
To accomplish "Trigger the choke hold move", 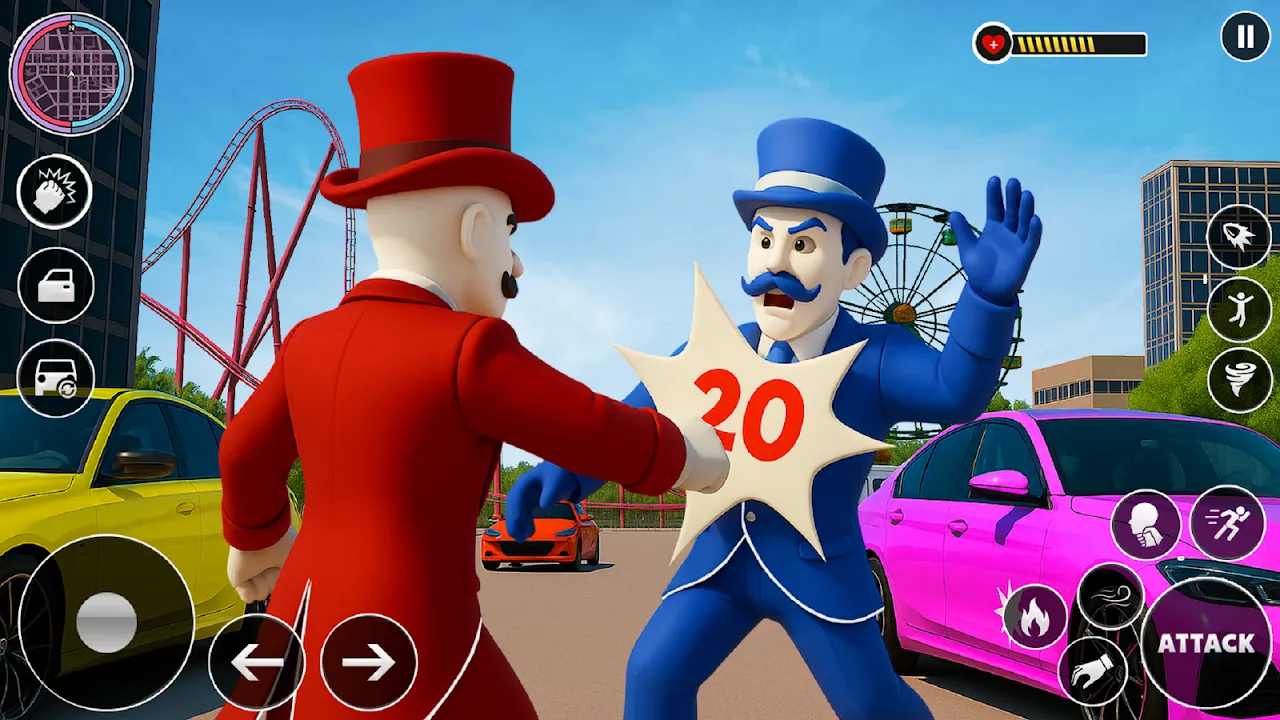I will click(1146, 524).
